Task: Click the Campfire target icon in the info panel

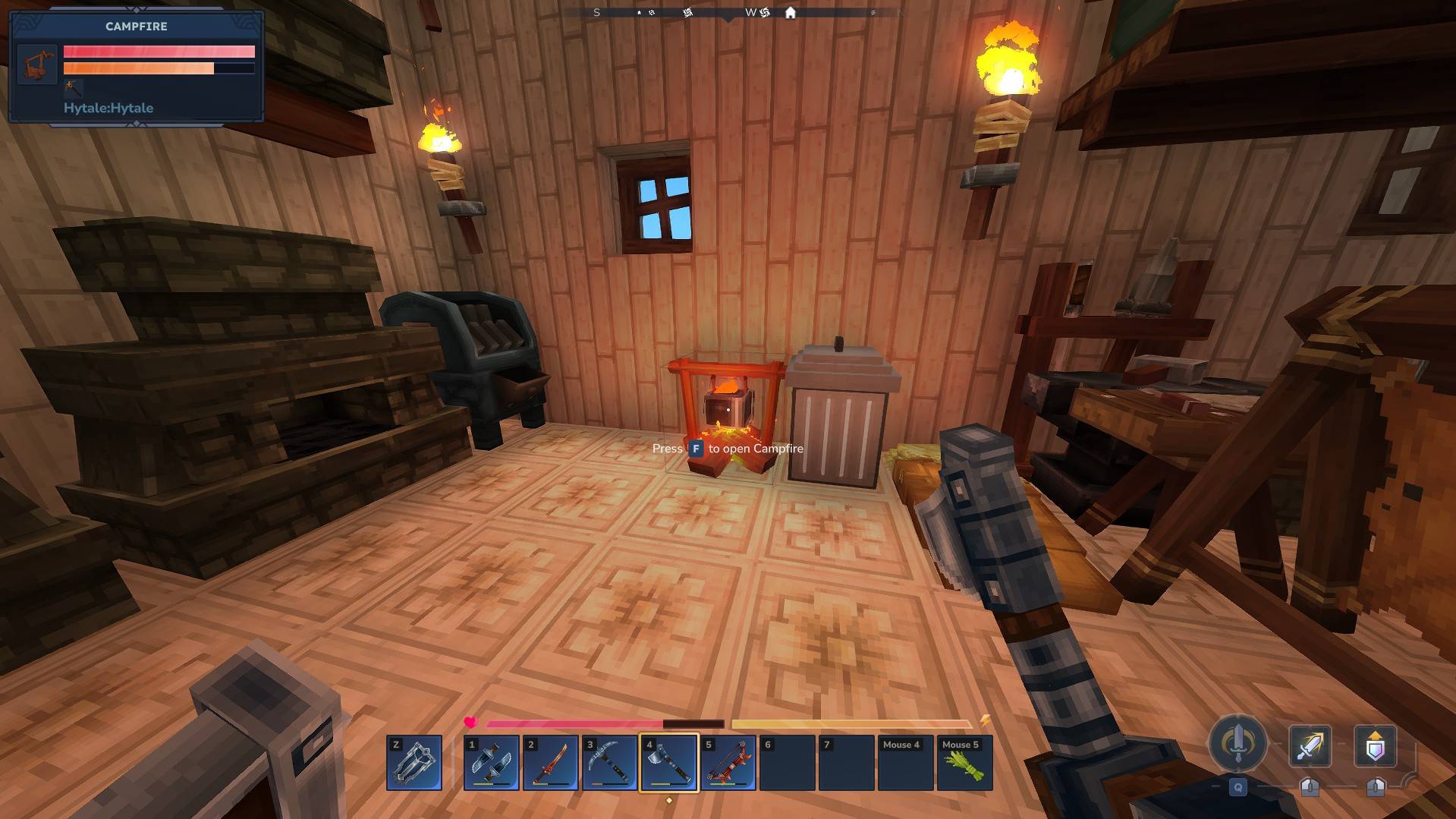Action: coord(37,65)
